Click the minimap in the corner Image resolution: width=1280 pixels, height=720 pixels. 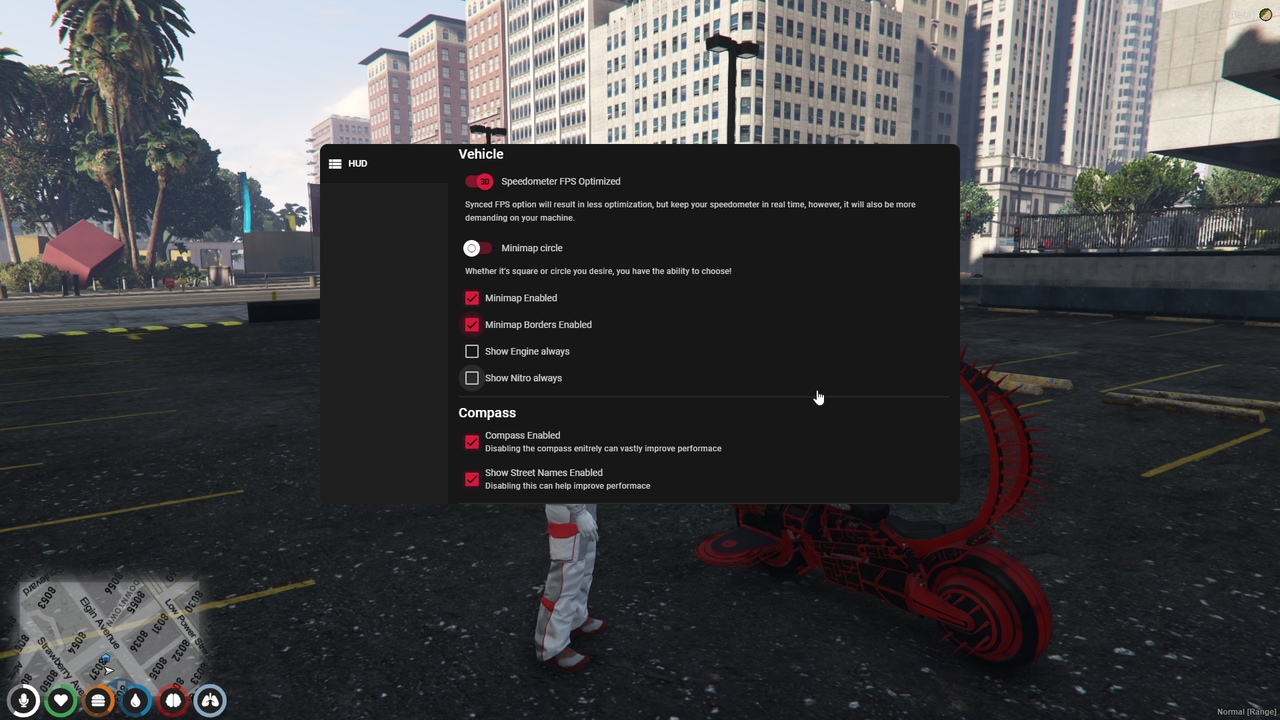pos(107,625)
